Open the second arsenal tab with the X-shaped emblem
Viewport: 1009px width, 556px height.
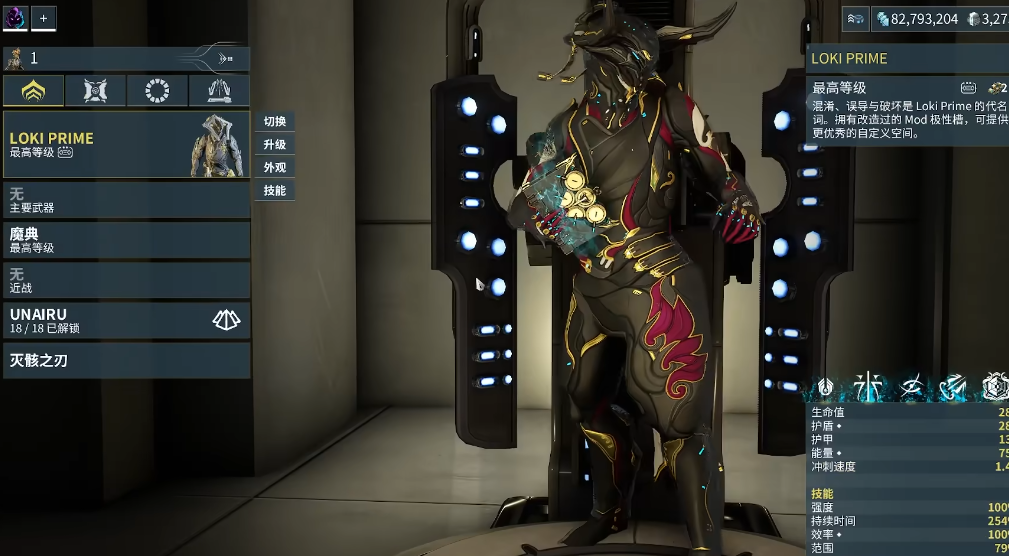(95, 91)
